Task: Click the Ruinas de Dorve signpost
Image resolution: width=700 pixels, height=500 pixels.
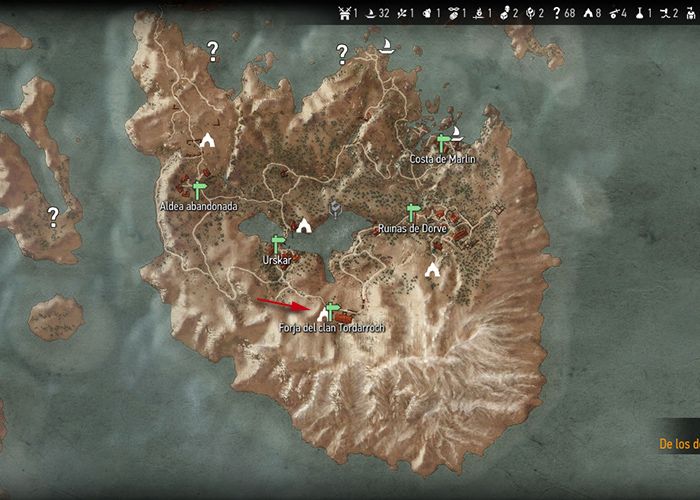Action: (413, 213)
